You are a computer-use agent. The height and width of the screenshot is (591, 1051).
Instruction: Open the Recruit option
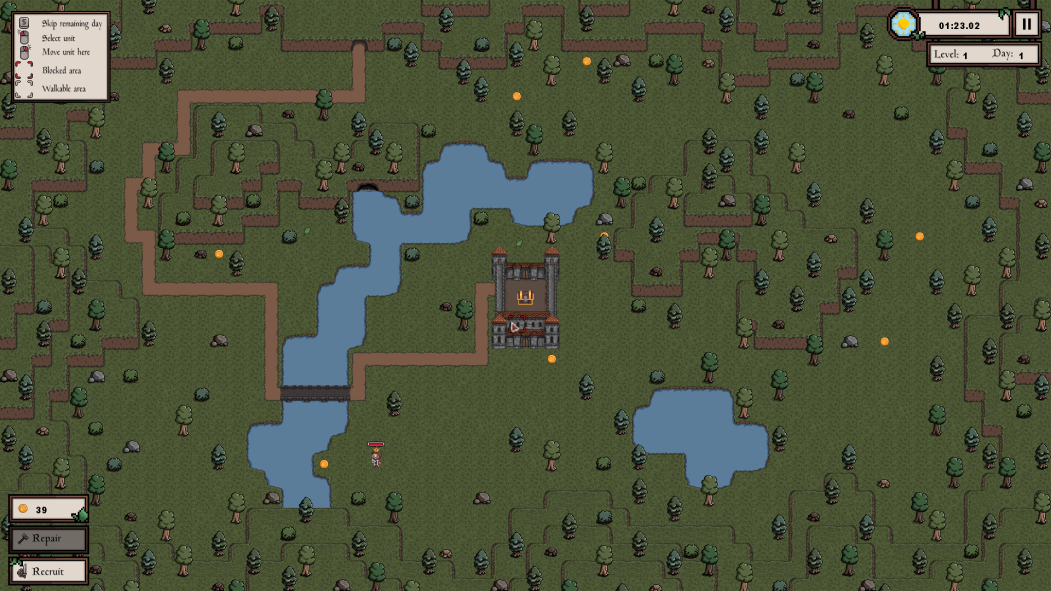[48, 572]
